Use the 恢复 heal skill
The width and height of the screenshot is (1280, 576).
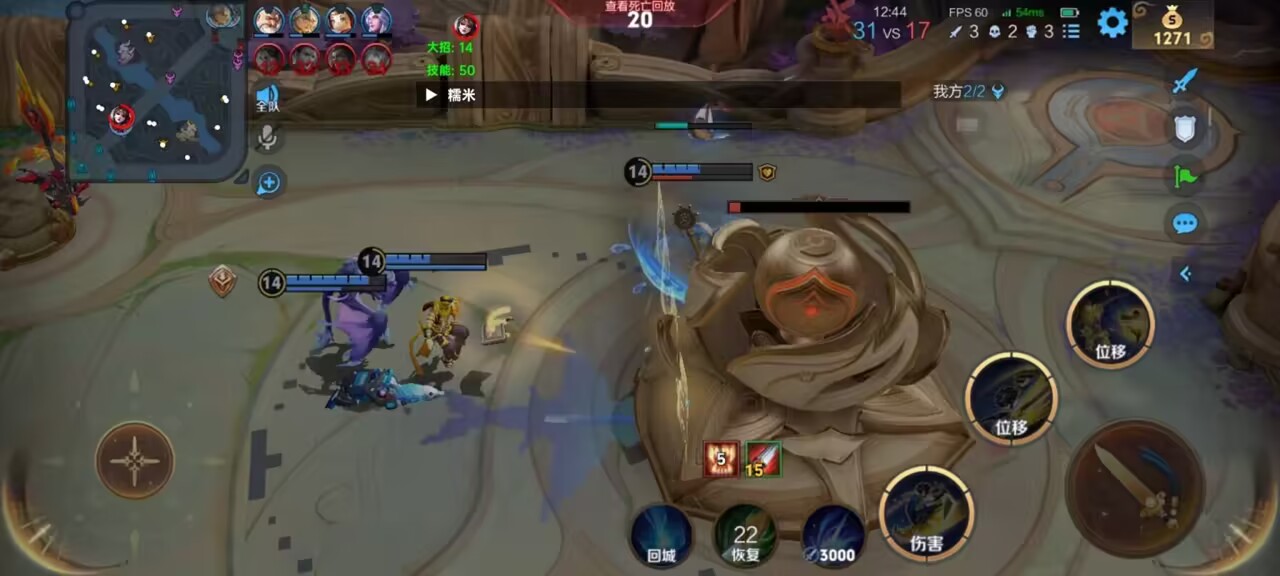coord(746,534)
